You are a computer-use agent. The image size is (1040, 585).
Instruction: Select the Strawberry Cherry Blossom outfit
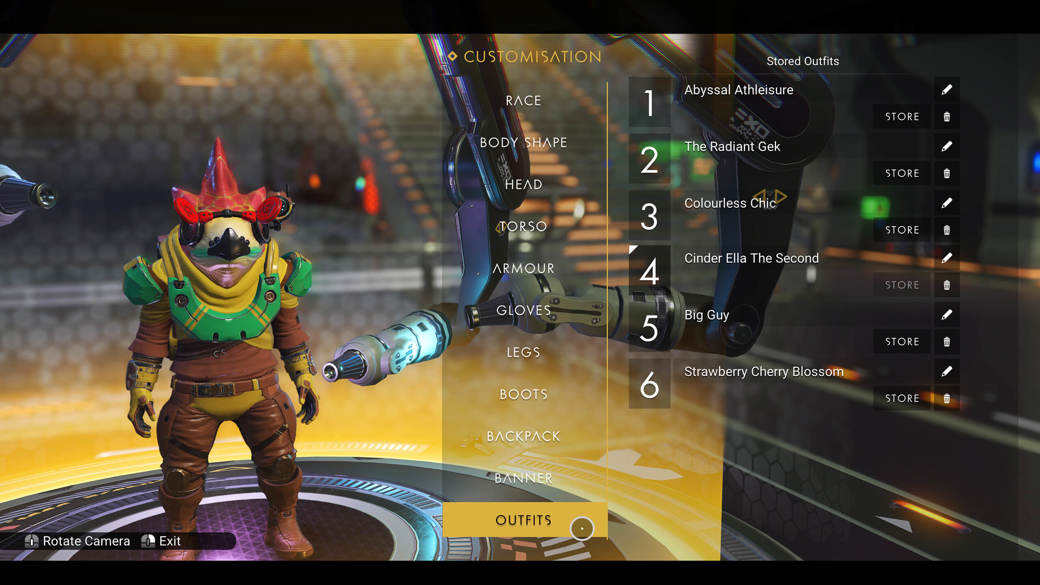pos(763,372)
